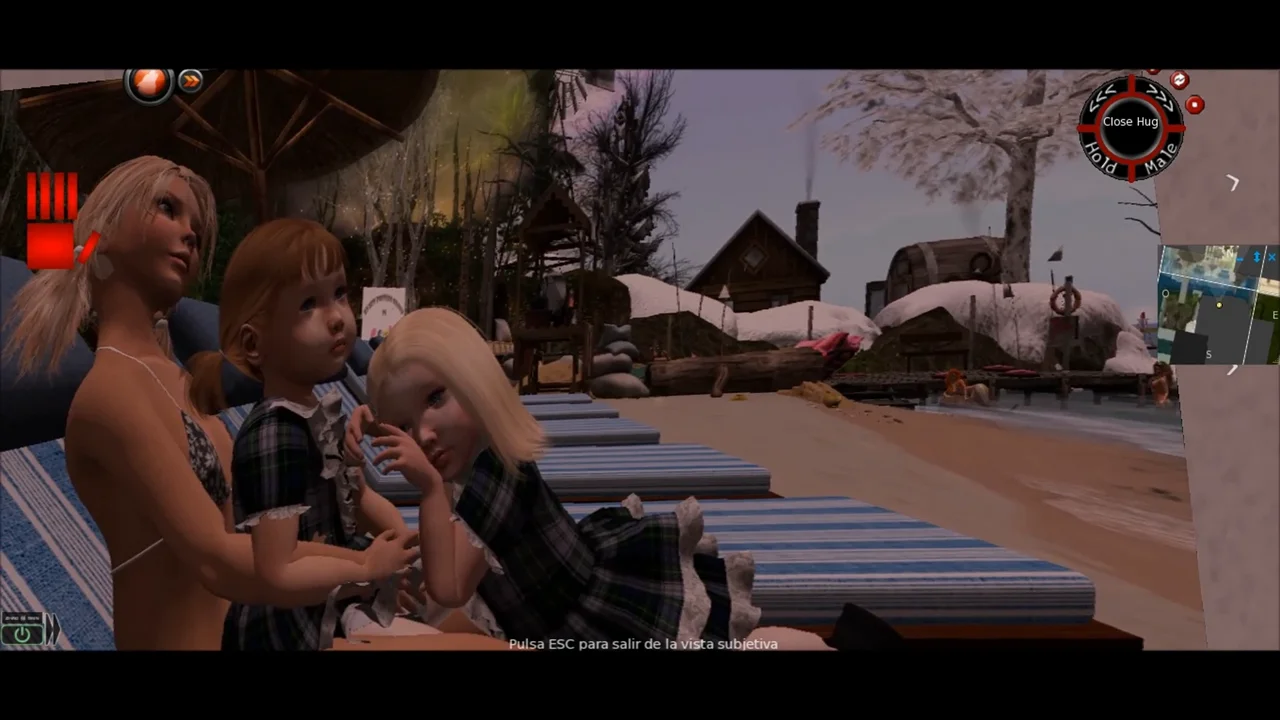Select the Hold option on hug dial
Screen dimensions: 1280x720
pyautogui.click(x=1100, y=160)
